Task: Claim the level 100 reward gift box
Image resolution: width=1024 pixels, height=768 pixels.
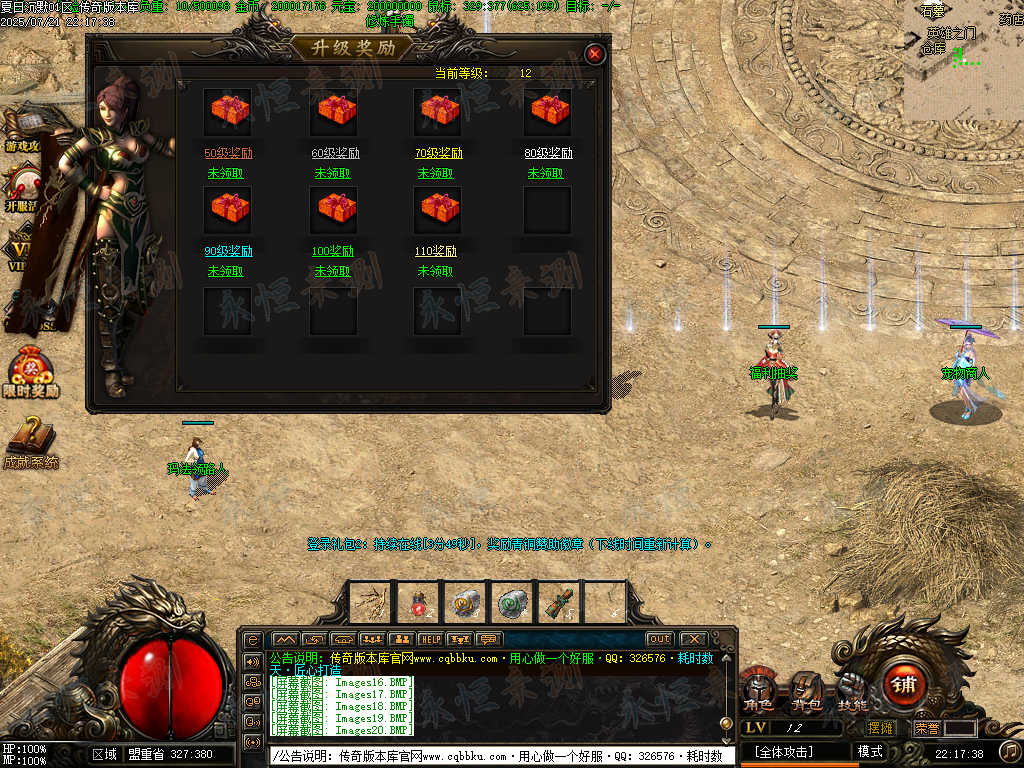Action: point(335,208)
